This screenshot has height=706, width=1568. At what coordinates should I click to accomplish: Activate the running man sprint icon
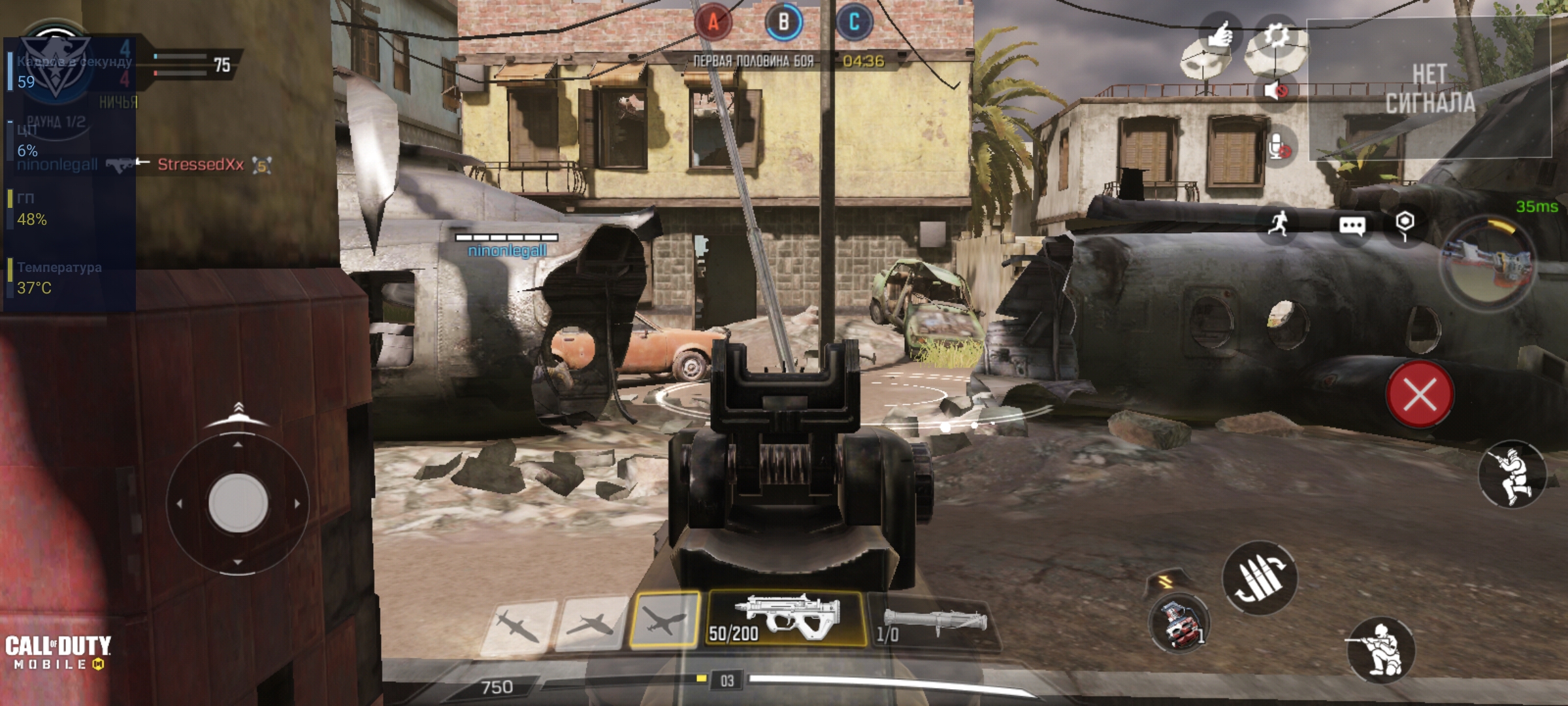[x=1279, y=224]
